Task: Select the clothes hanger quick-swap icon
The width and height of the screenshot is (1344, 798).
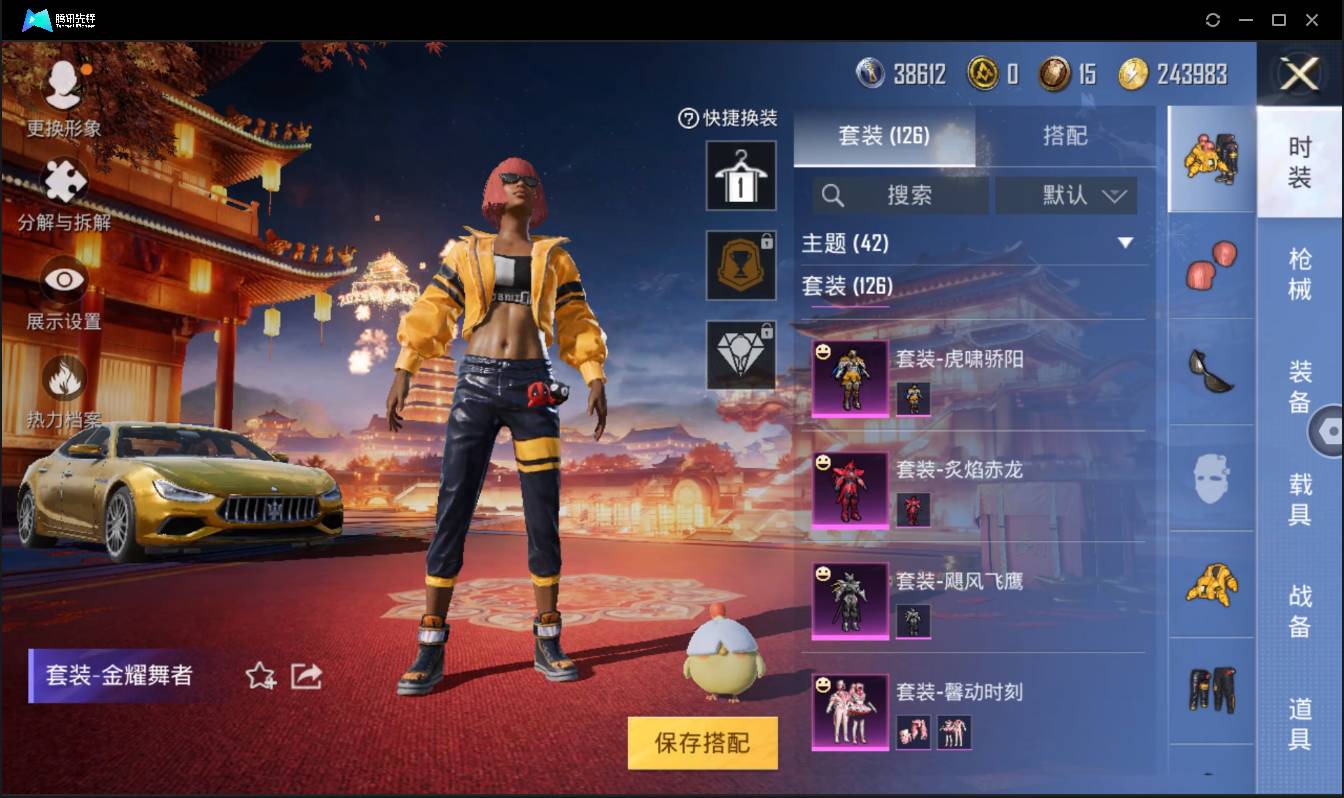Action: pyautogui.click(x=741, y=175)
